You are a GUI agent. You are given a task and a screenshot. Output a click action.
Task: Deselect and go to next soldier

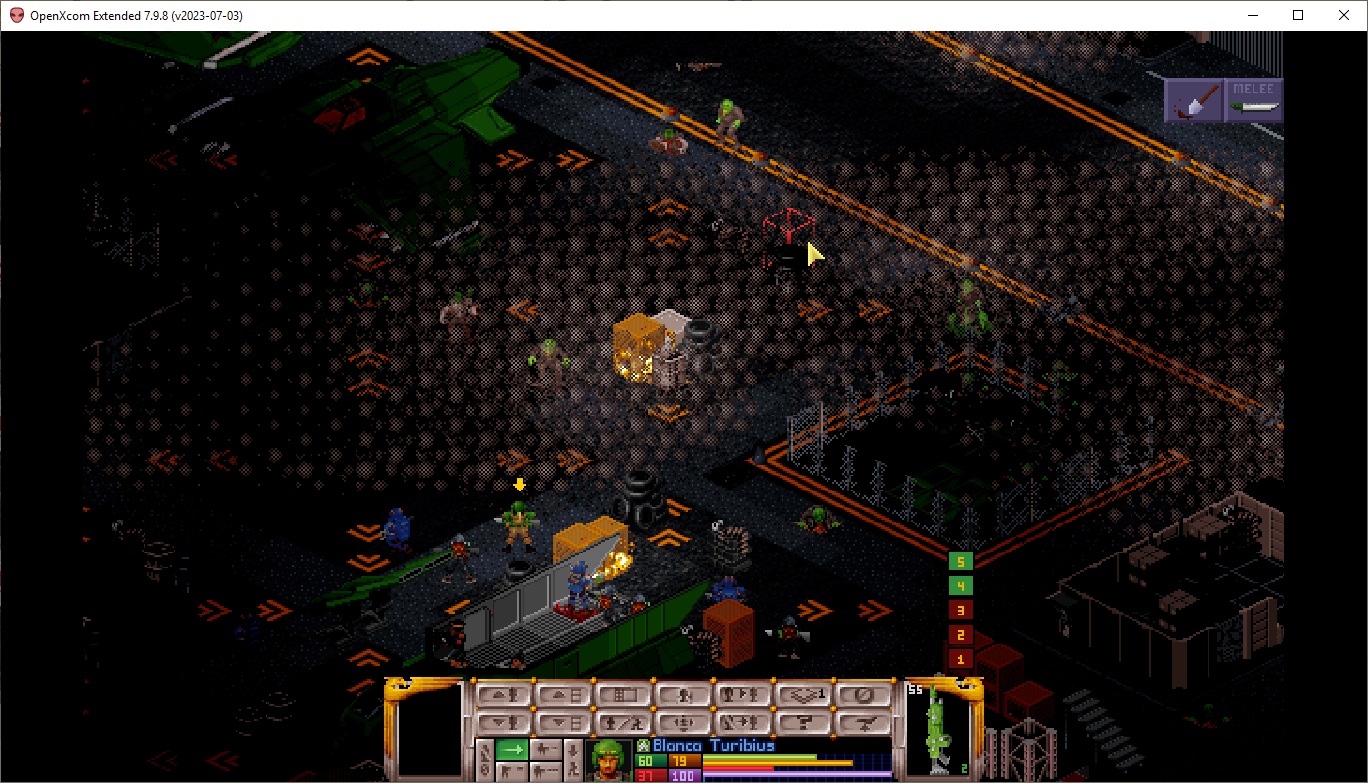click(x=744, y=720)
